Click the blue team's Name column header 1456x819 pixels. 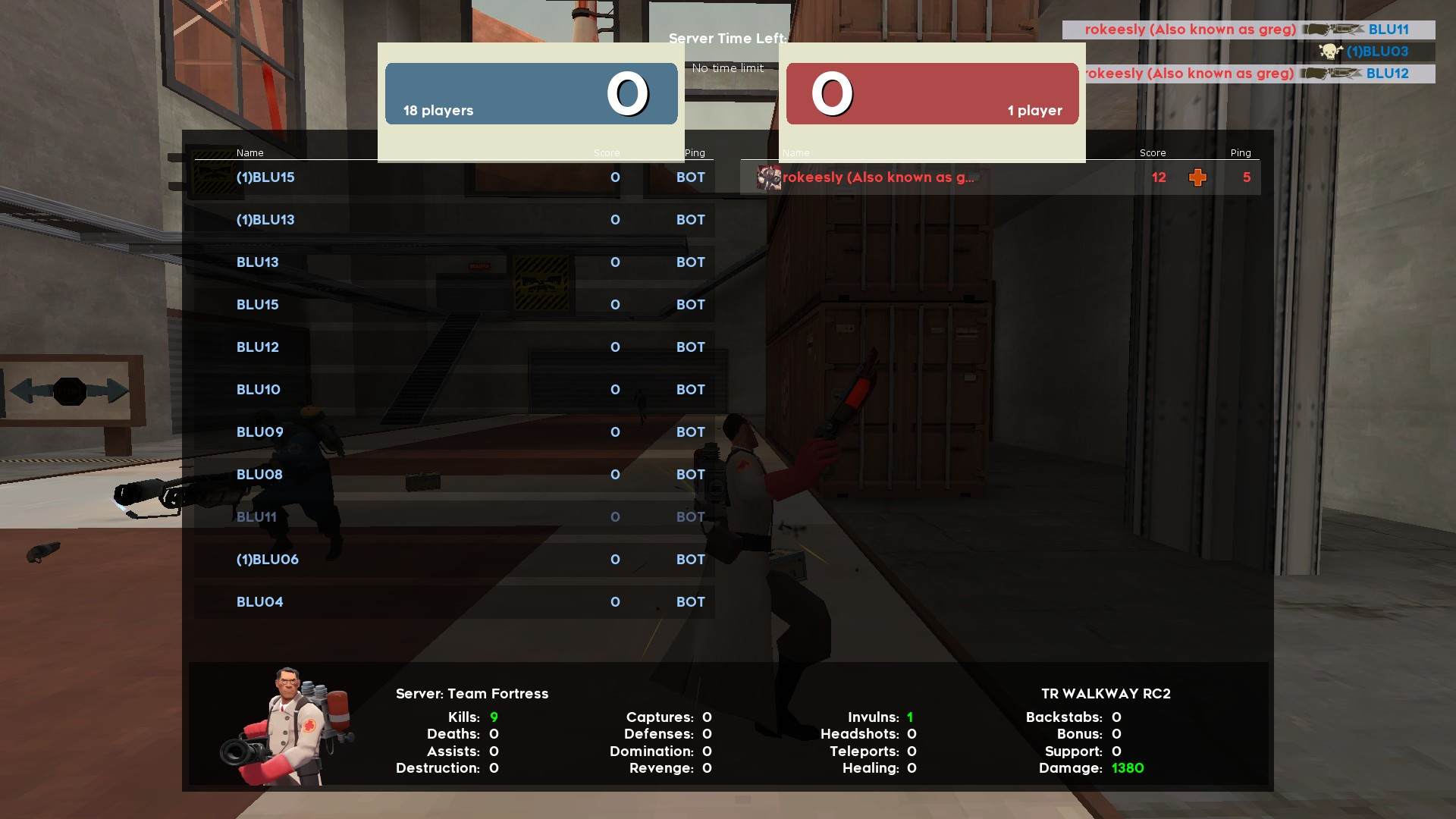(249, 152)
